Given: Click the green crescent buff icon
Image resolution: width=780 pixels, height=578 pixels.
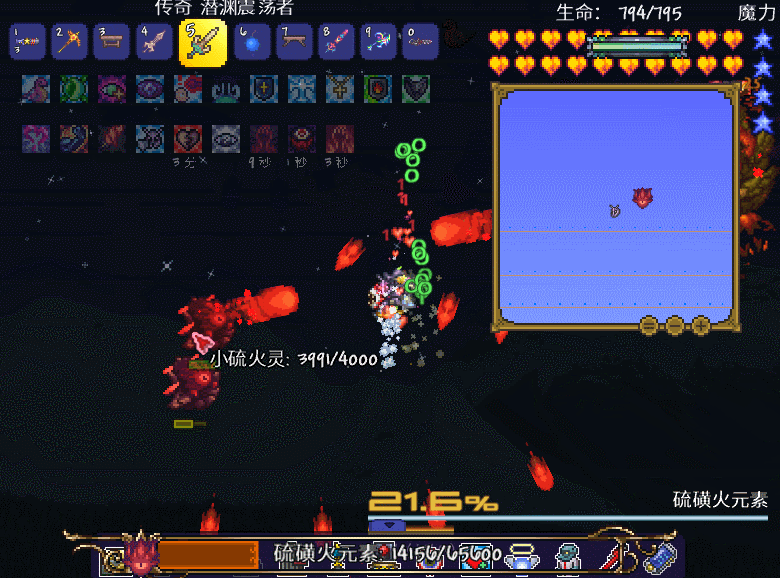Looking at the screenshot, I should 73,89.
